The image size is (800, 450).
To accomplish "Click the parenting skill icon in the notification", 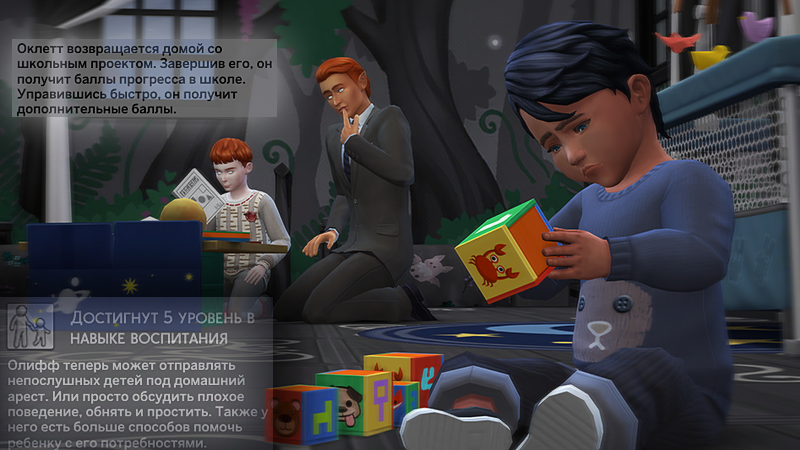I will [x=31, y=326].
